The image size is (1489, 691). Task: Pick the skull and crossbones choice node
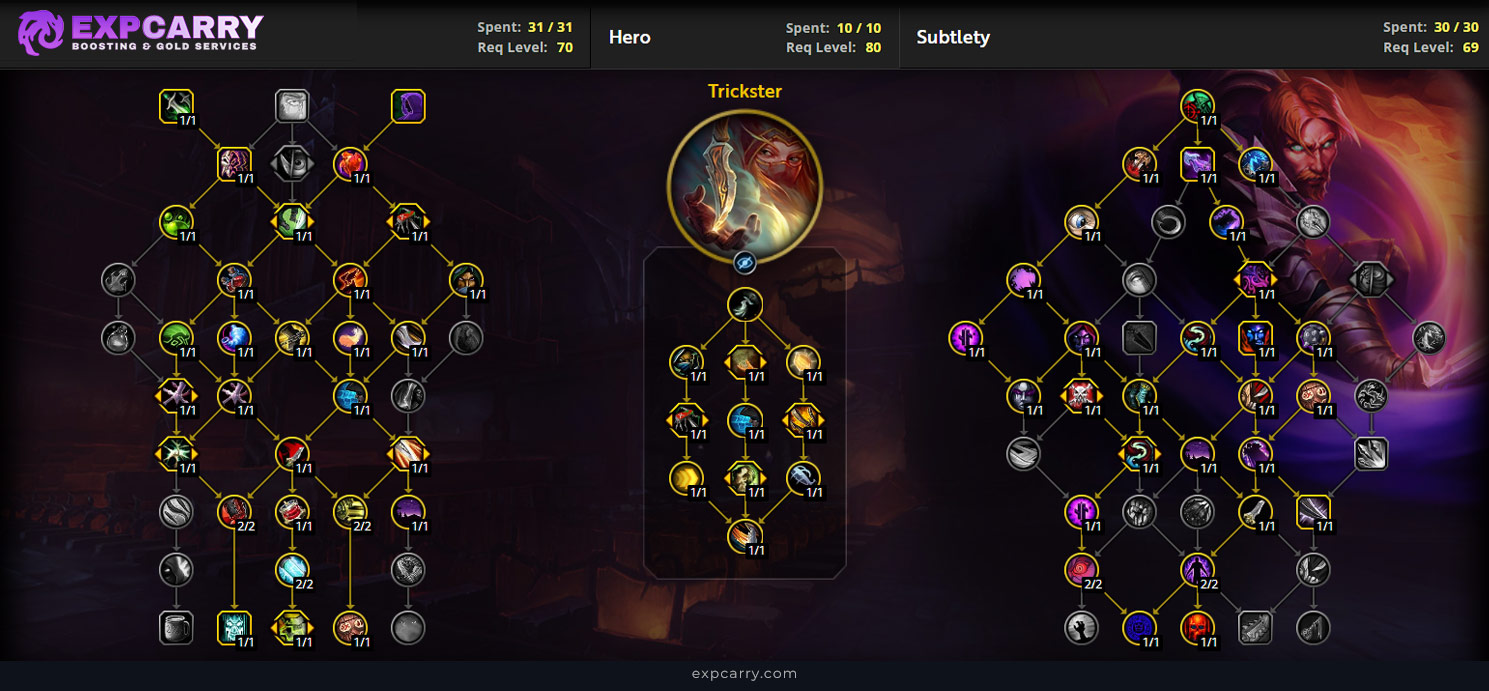[1081, 396]
